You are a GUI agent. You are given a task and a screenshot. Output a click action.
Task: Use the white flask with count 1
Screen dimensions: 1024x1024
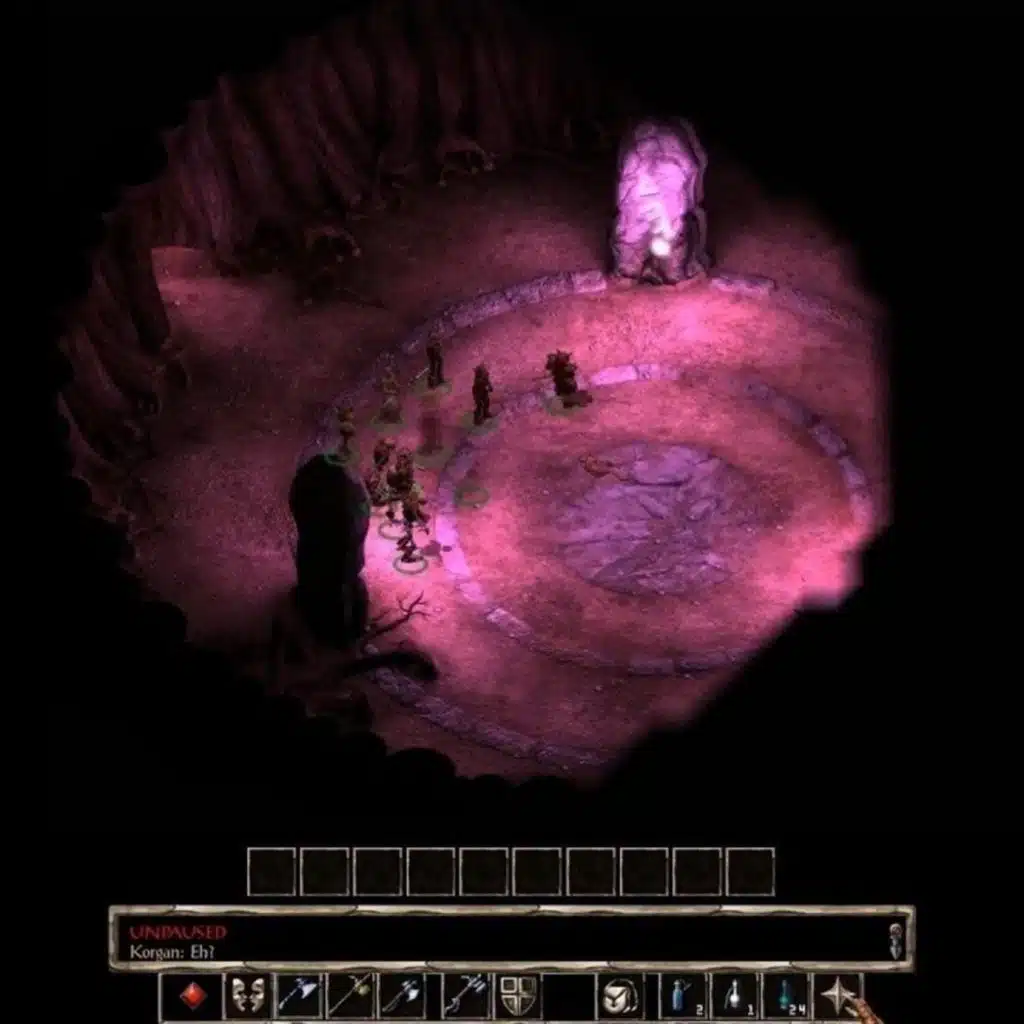pos(734,996)
